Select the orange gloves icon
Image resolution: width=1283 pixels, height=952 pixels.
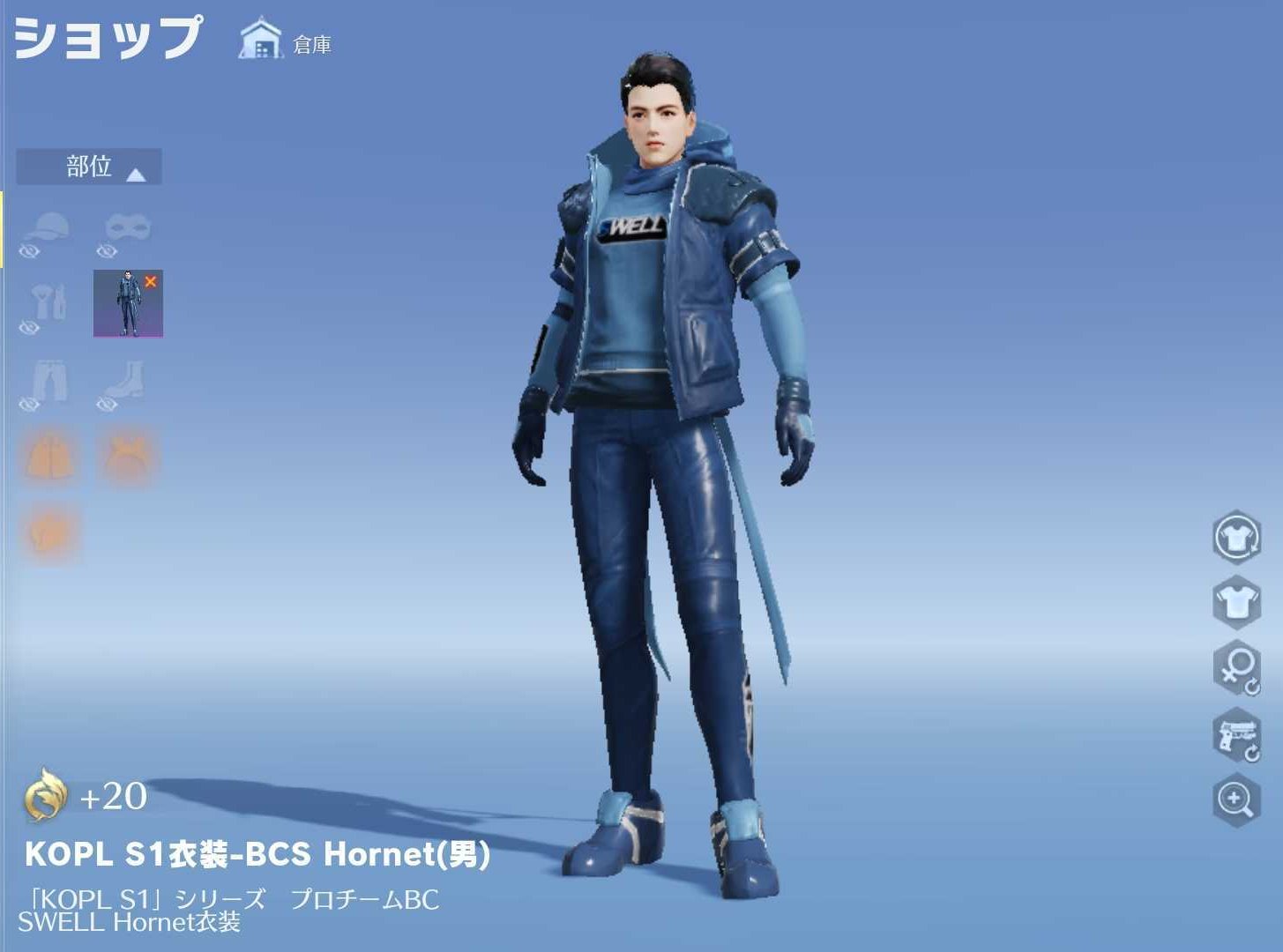48,529
